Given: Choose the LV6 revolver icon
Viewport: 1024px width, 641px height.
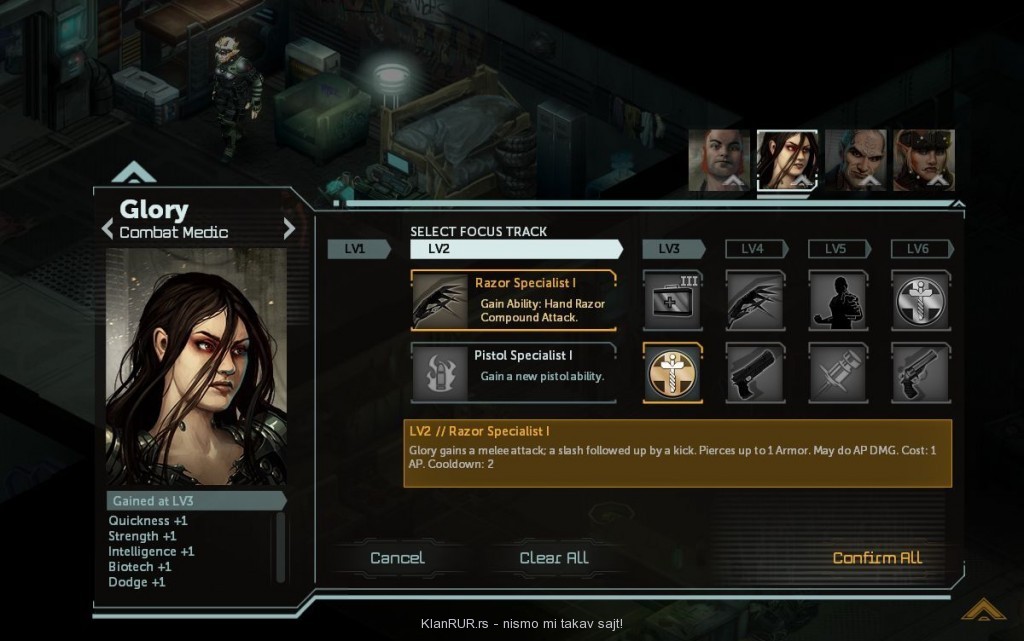Looking at the screenshot, I should click(920, 373).
